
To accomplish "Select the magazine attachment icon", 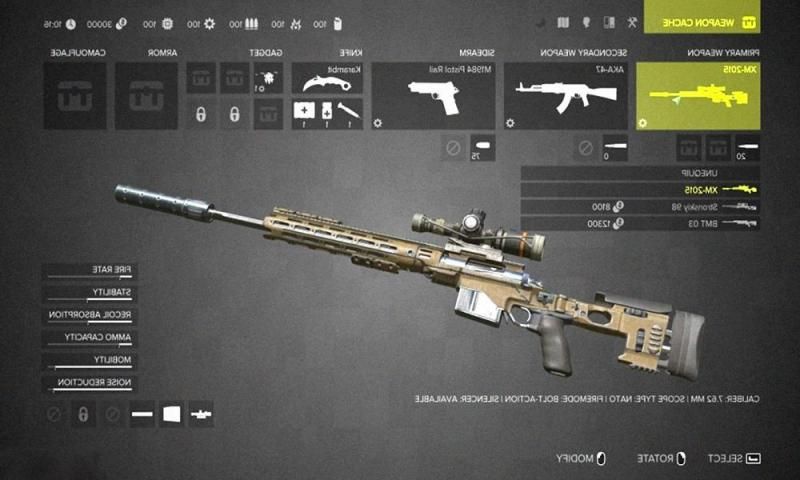I will coord(171,413).
